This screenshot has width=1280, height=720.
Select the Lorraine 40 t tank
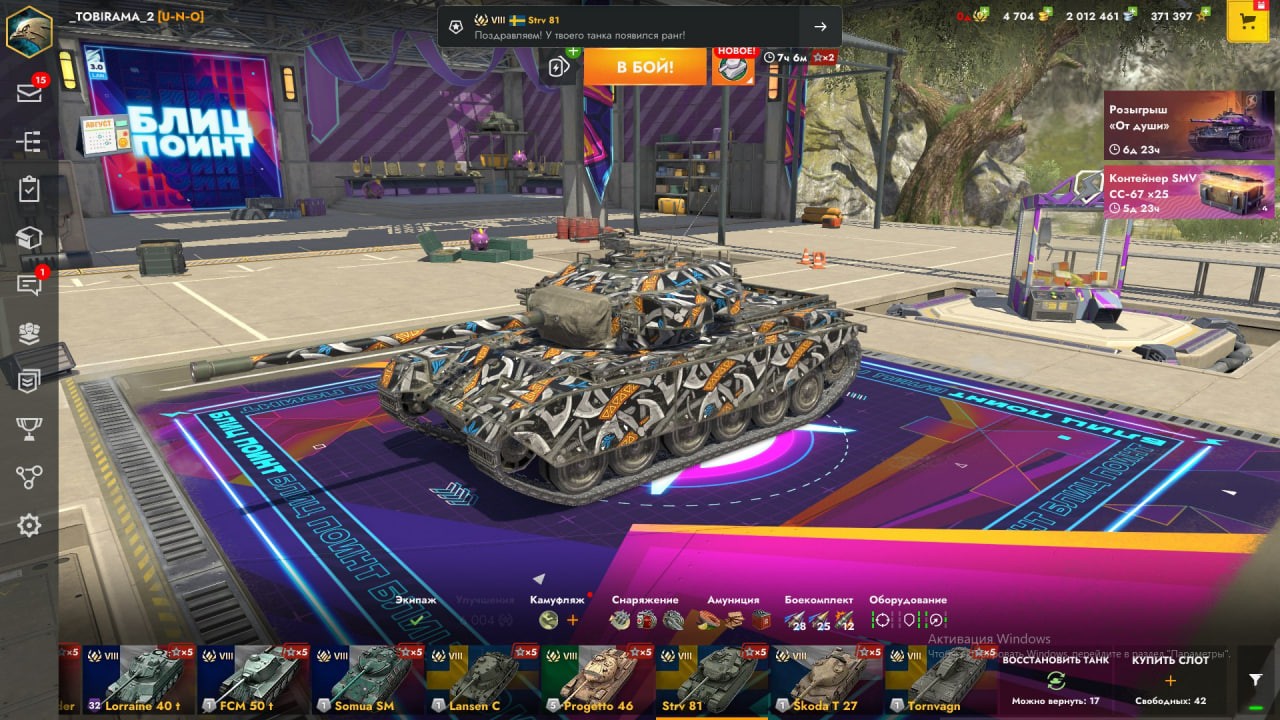(139, 679)
